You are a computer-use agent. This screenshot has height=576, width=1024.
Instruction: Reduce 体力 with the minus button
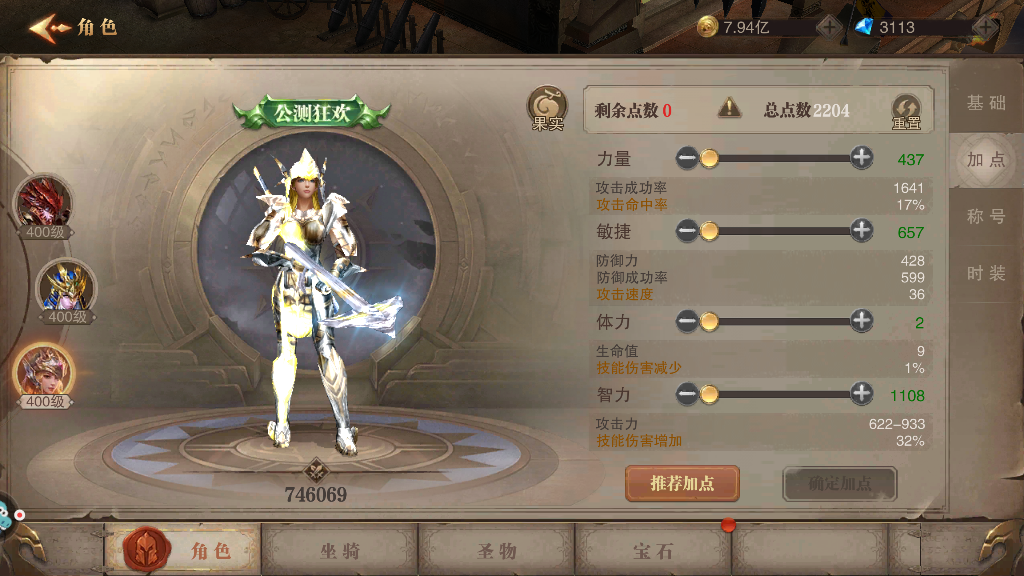(x=687, y=321)
